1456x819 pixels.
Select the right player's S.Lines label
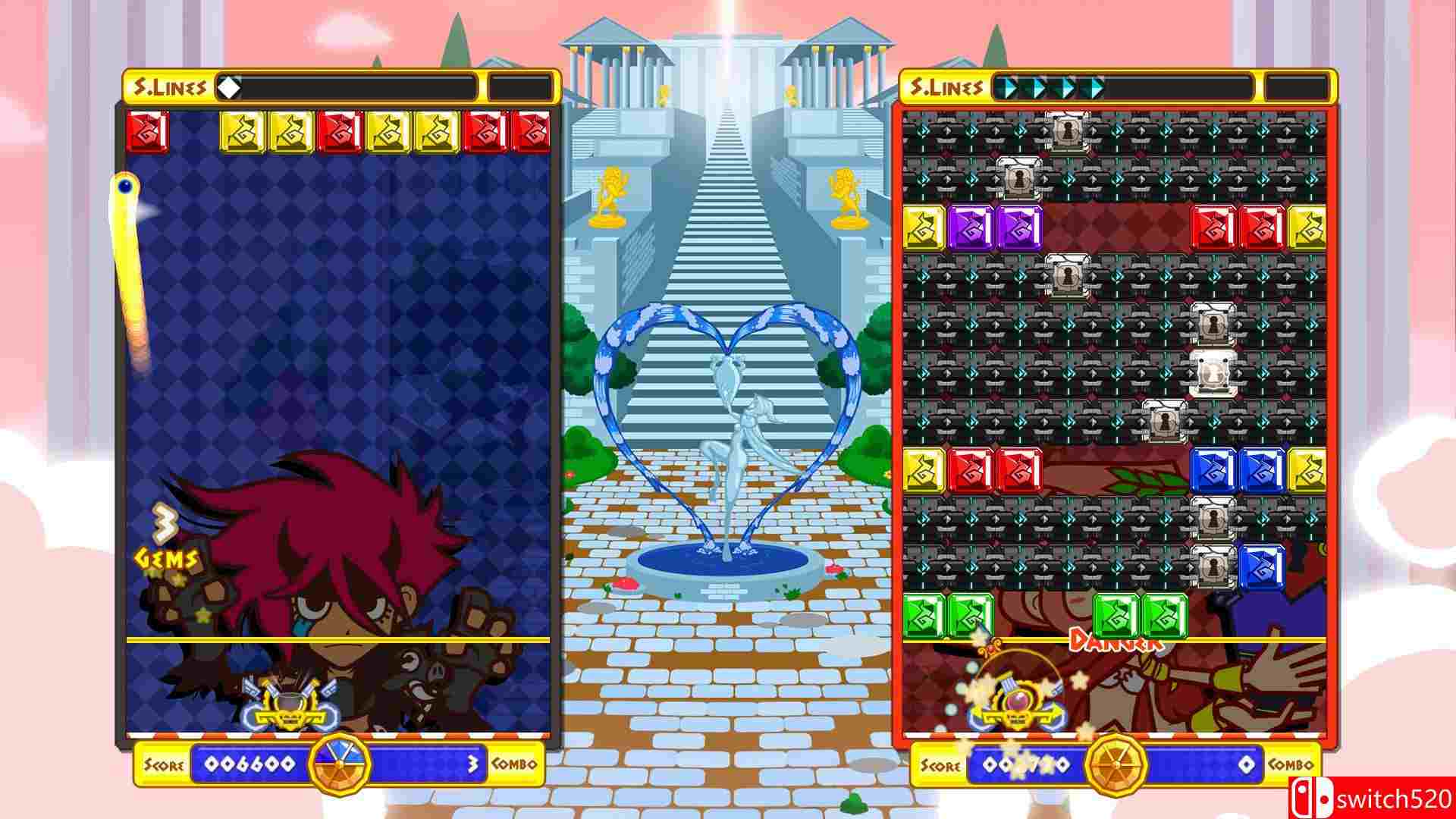950,85
